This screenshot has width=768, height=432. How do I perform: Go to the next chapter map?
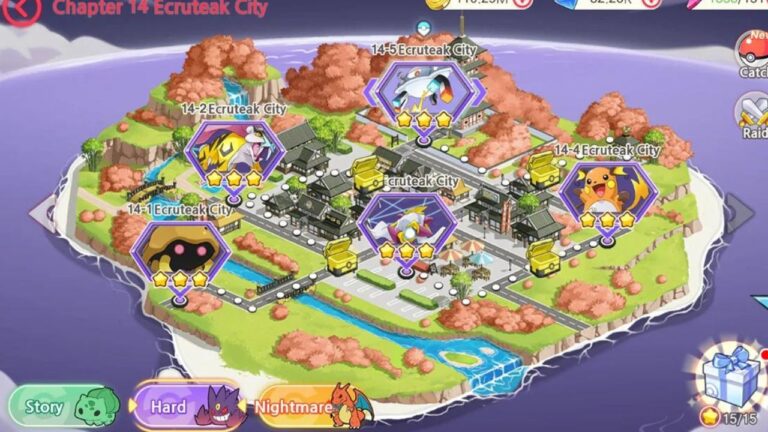coord(739,213)
